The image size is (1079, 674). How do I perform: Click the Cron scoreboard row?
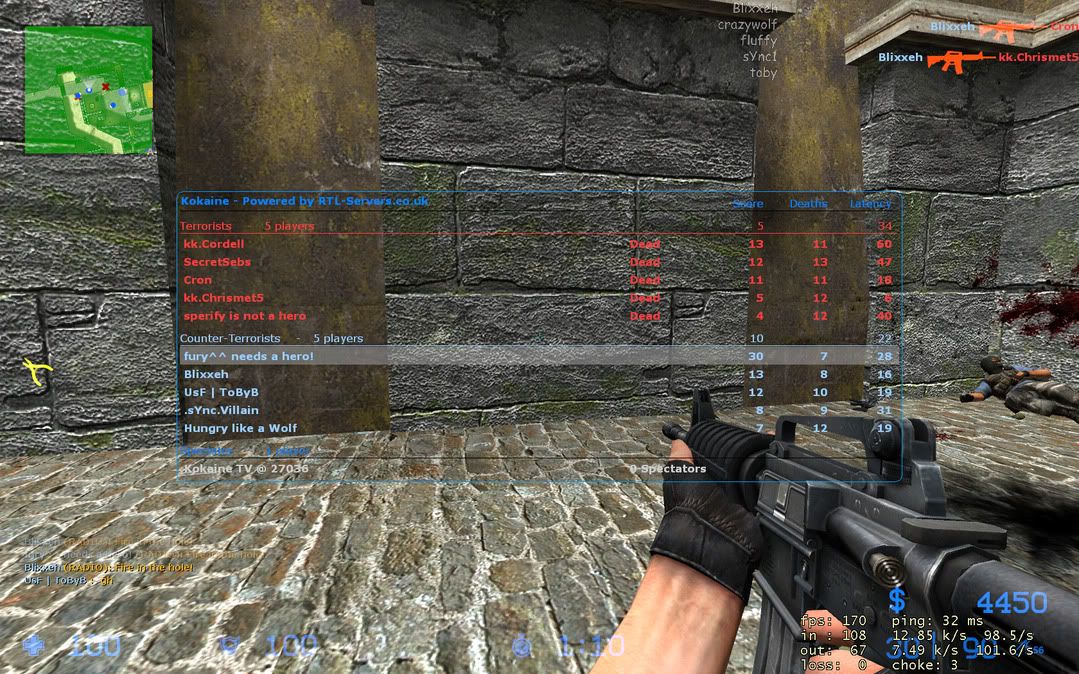(198, 280)
